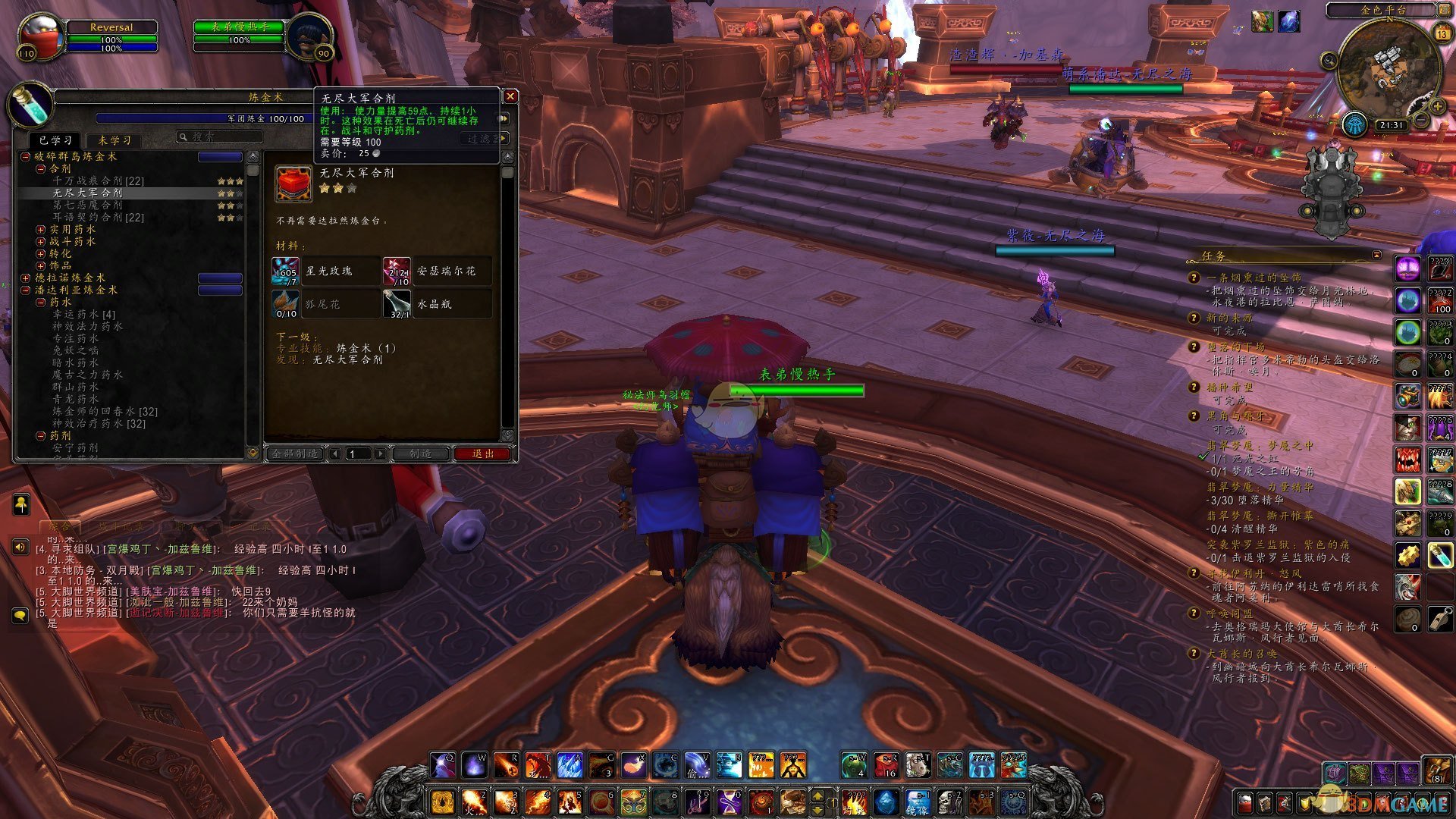1456x819 pixels.
Task: Open the calendar button showing 13
Action: (x=1442, y=34)
